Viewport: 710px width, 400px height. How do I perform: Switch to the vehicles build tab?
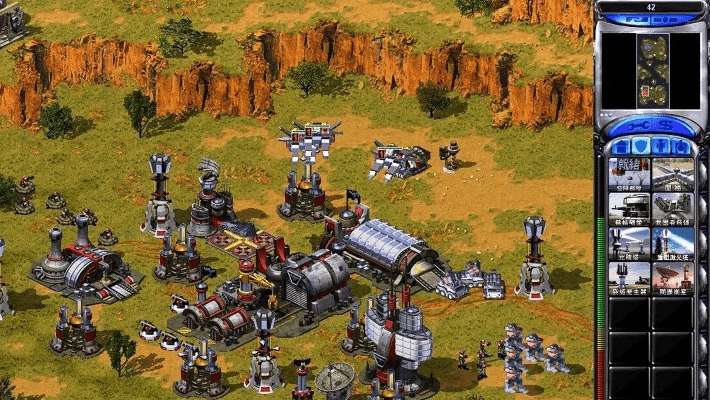coord(682,146)
